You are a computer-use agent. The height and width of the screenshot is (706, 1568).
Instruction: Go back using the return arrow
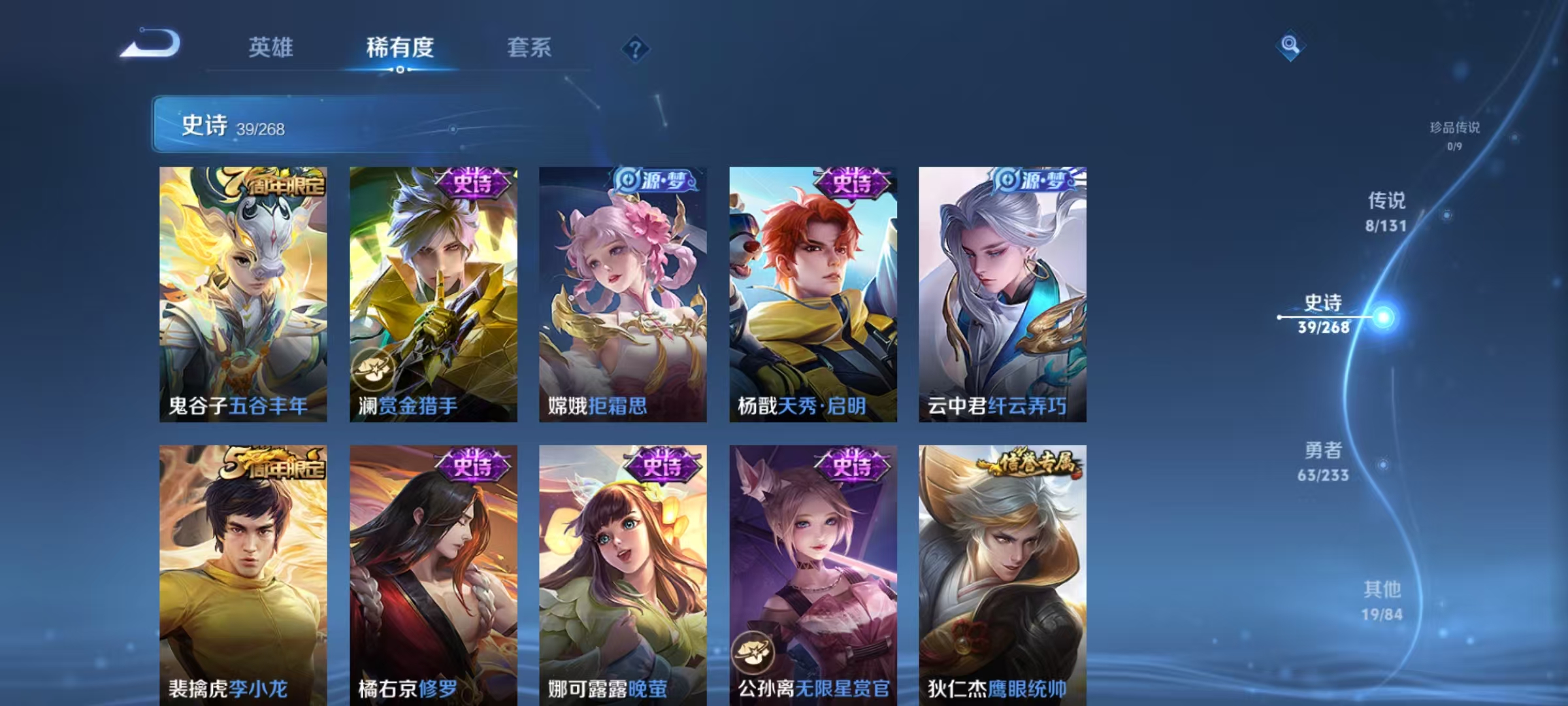pos(151,44)
